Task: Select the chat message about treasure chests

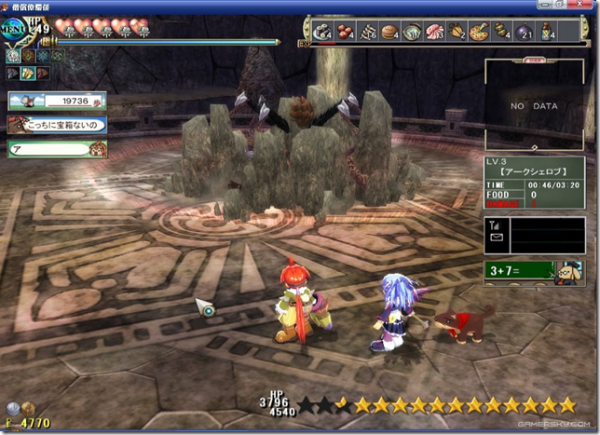Action: point(57,124)
